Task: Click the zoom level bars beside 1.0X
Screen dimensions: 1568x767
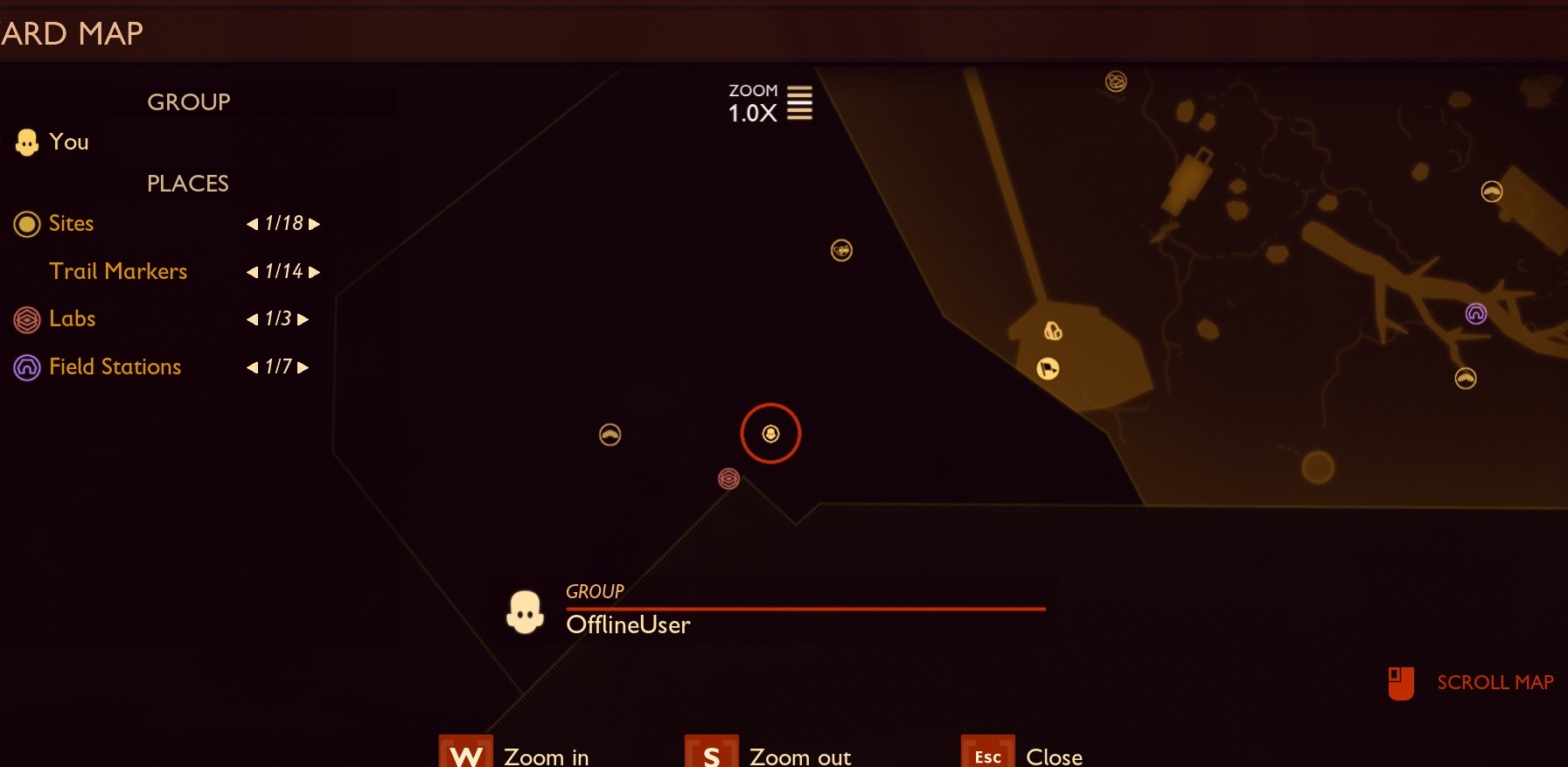Action: [801, 103]
